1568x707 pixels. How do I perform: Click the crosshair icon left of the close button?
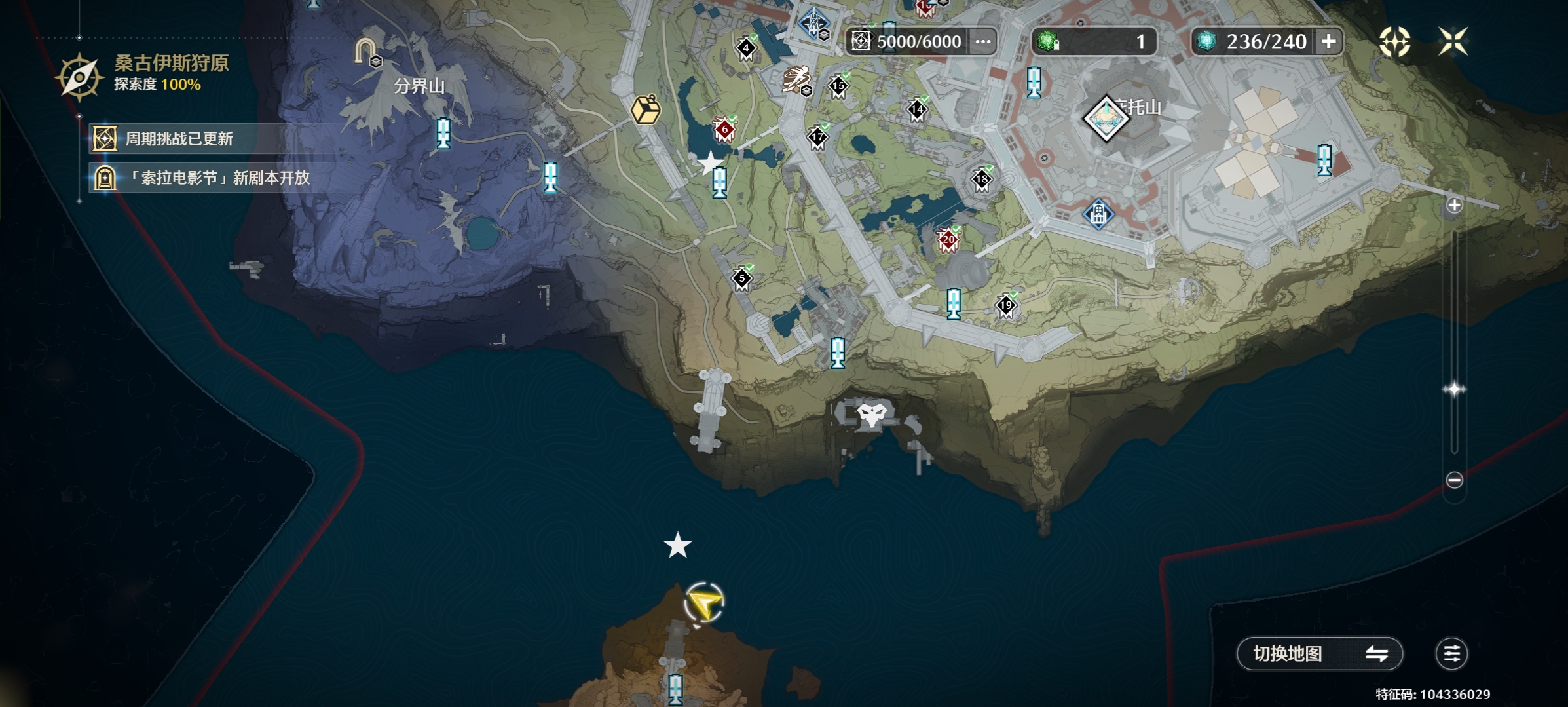pyautogui.click(x=1394, y=41)
